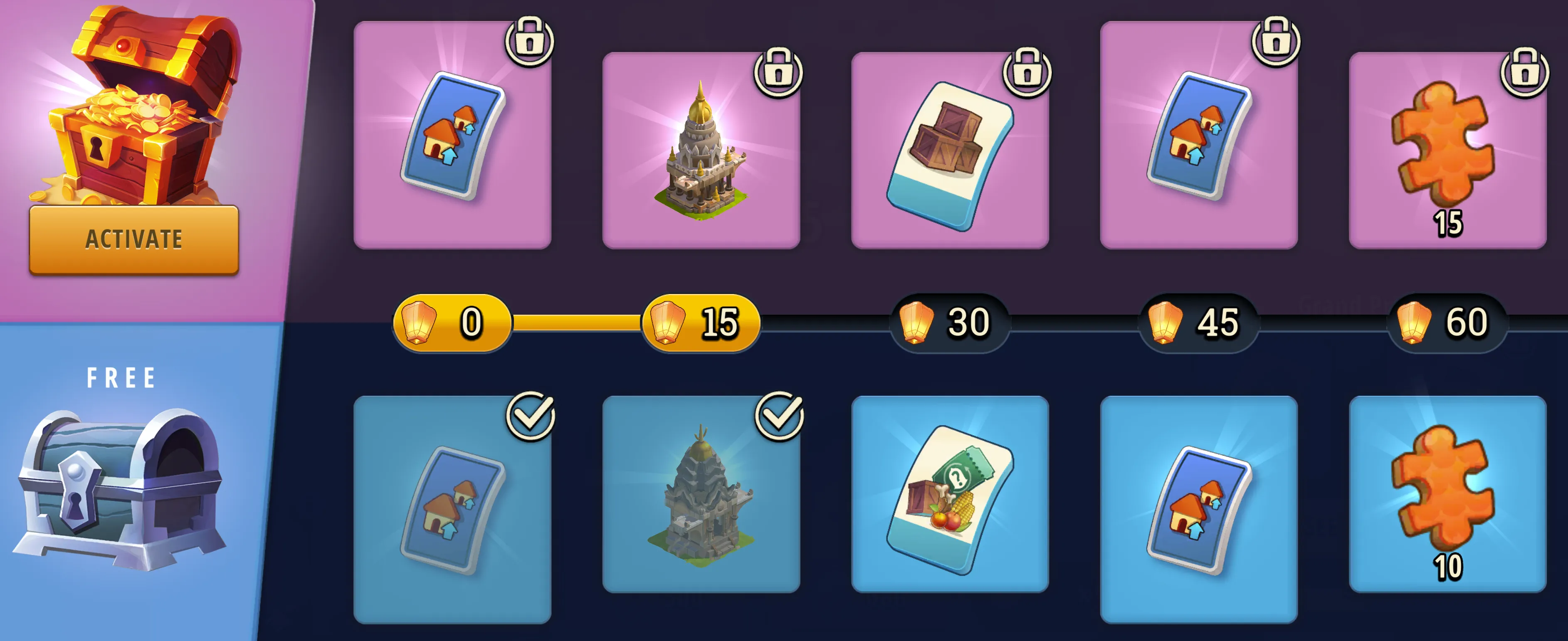The height and width of the screenshot is (641, 1568).
Task: Activate the premium gold chest pass
Action: click(133, 239)
